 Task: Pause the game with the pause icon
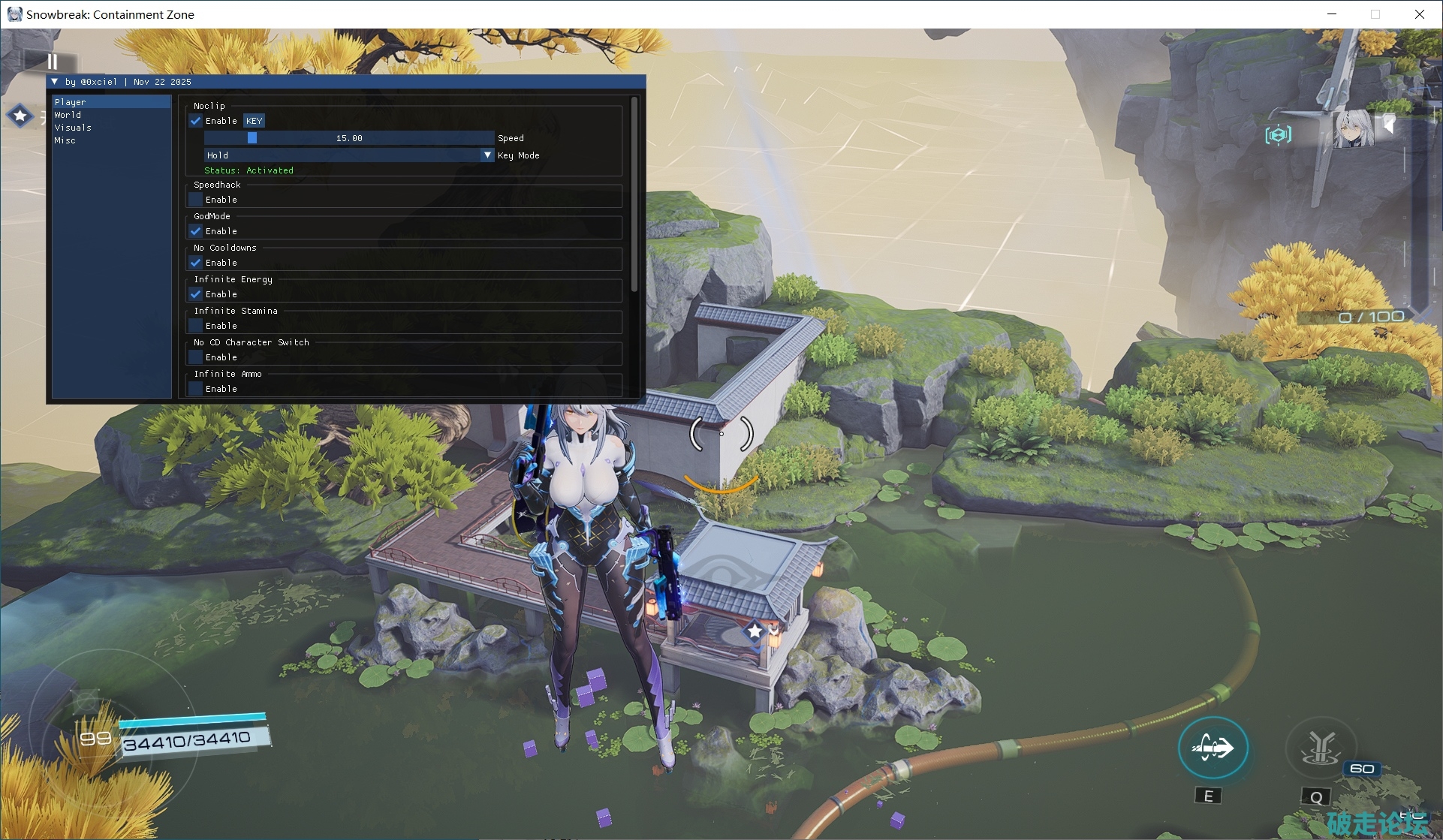pyautogui.click(x=52, y=62)
